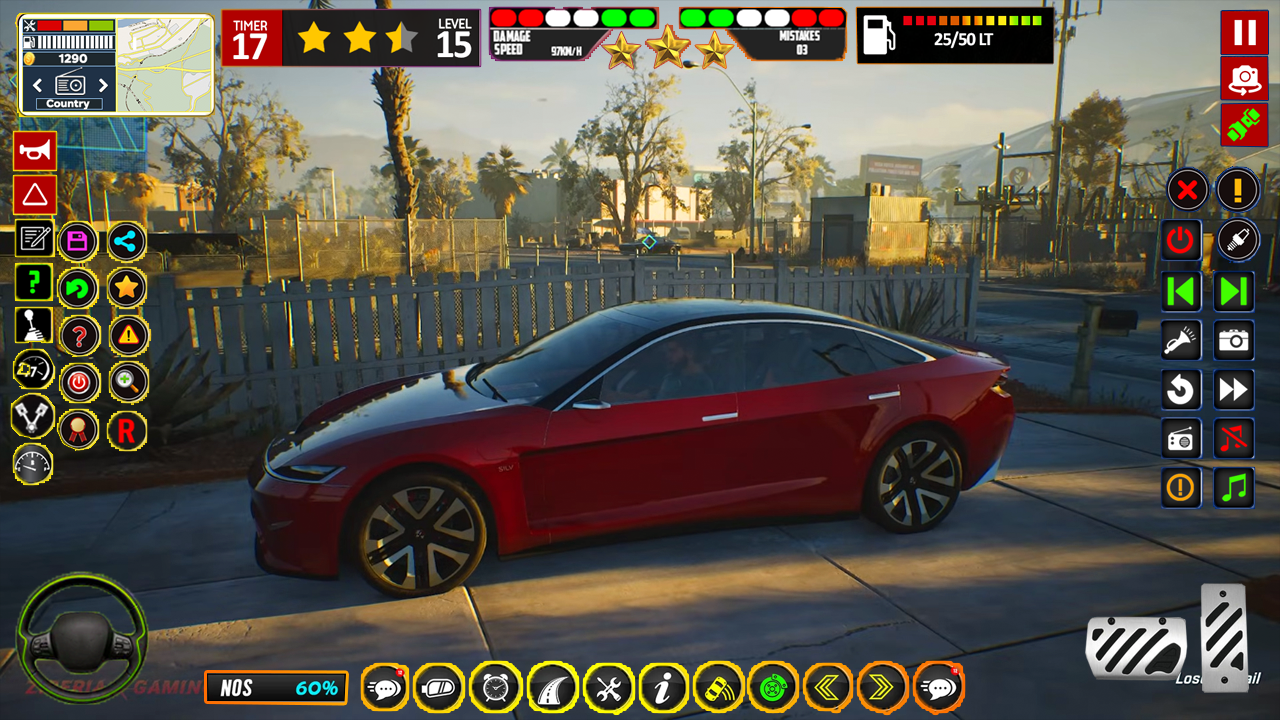Select the gold star favorite icon
Viewport: 1280px width, 720px height.
[127, 288]
